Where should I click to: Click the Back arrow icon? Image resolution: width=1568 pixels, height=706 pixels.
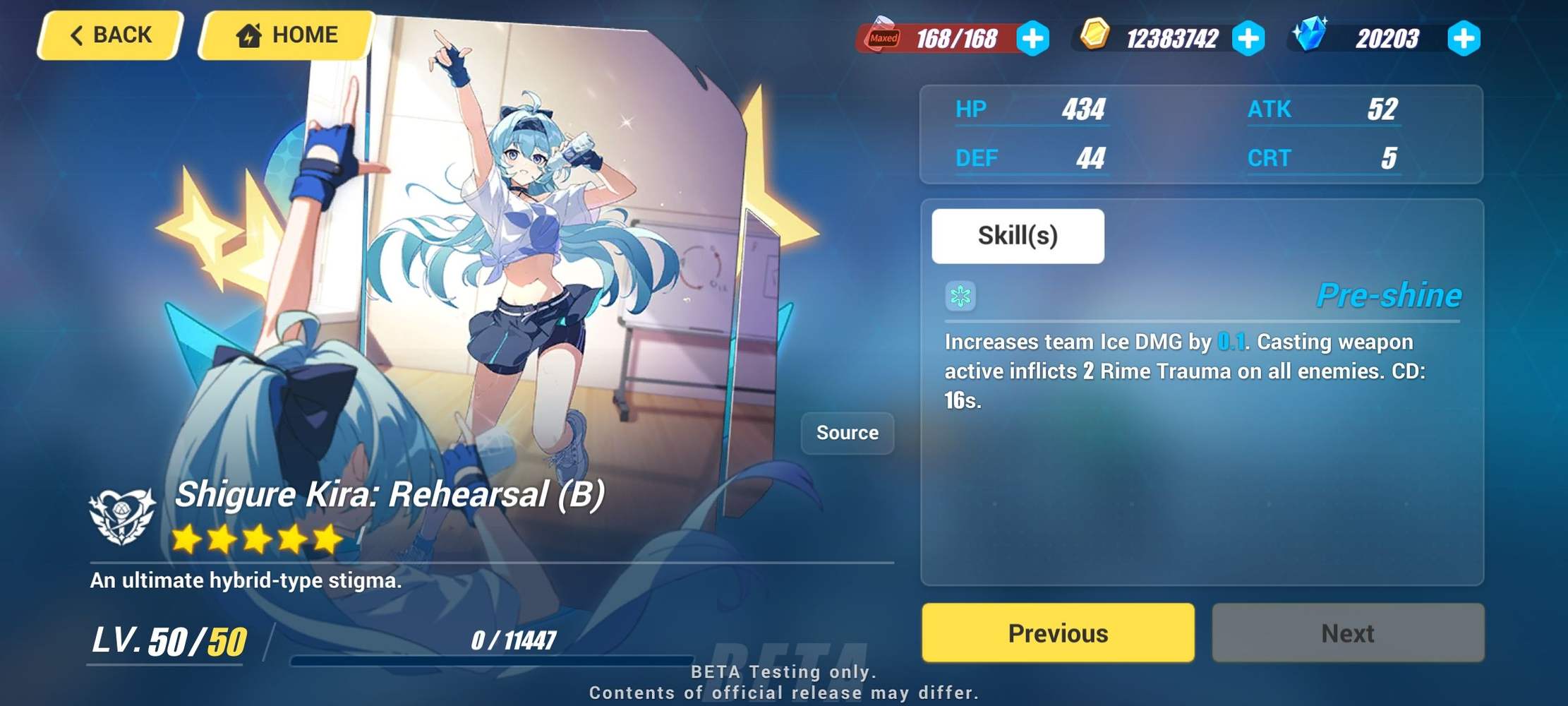coord(78,34)
